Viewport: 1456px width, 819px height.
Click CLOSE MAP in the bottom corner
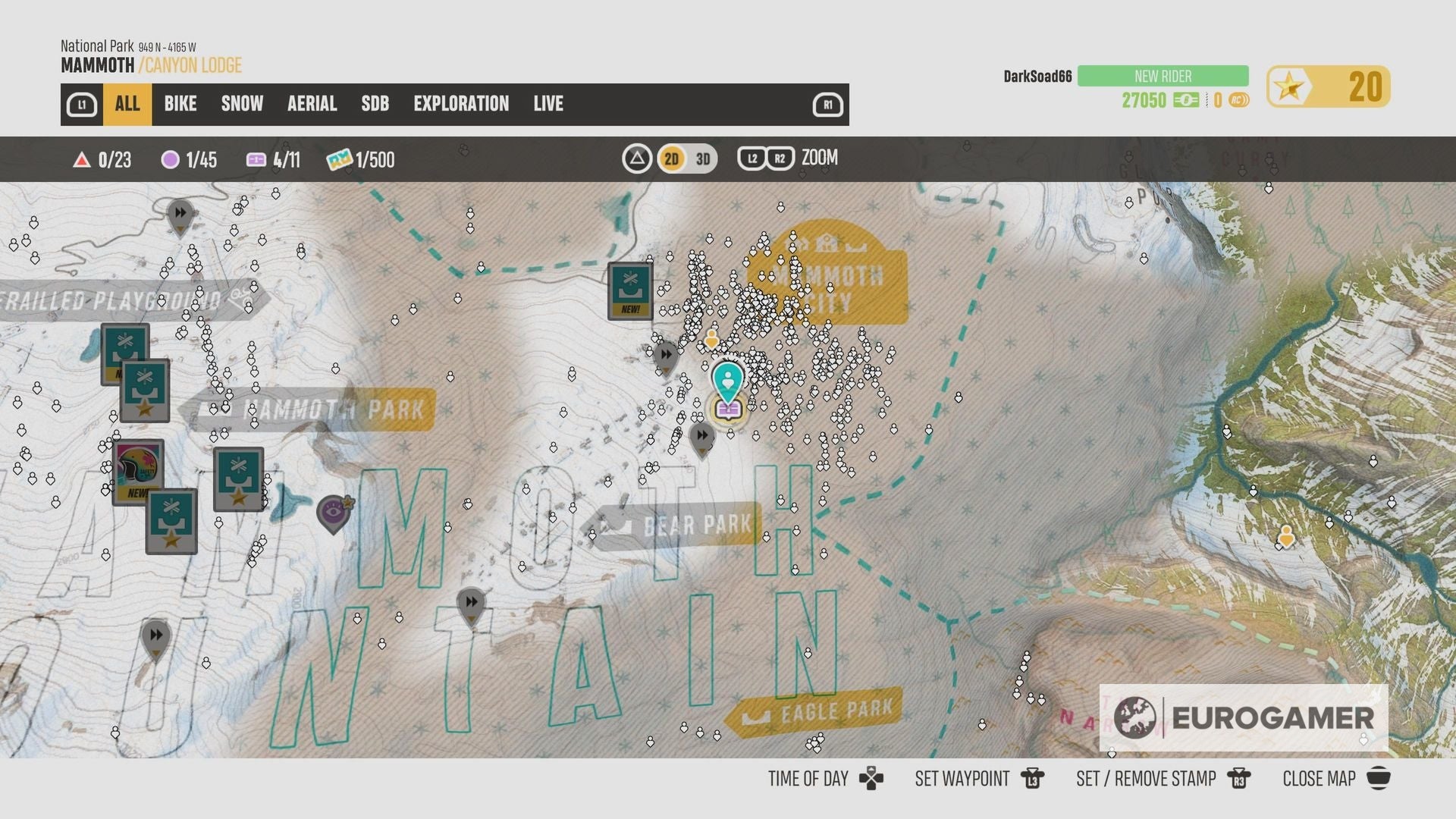[1318, 779]
